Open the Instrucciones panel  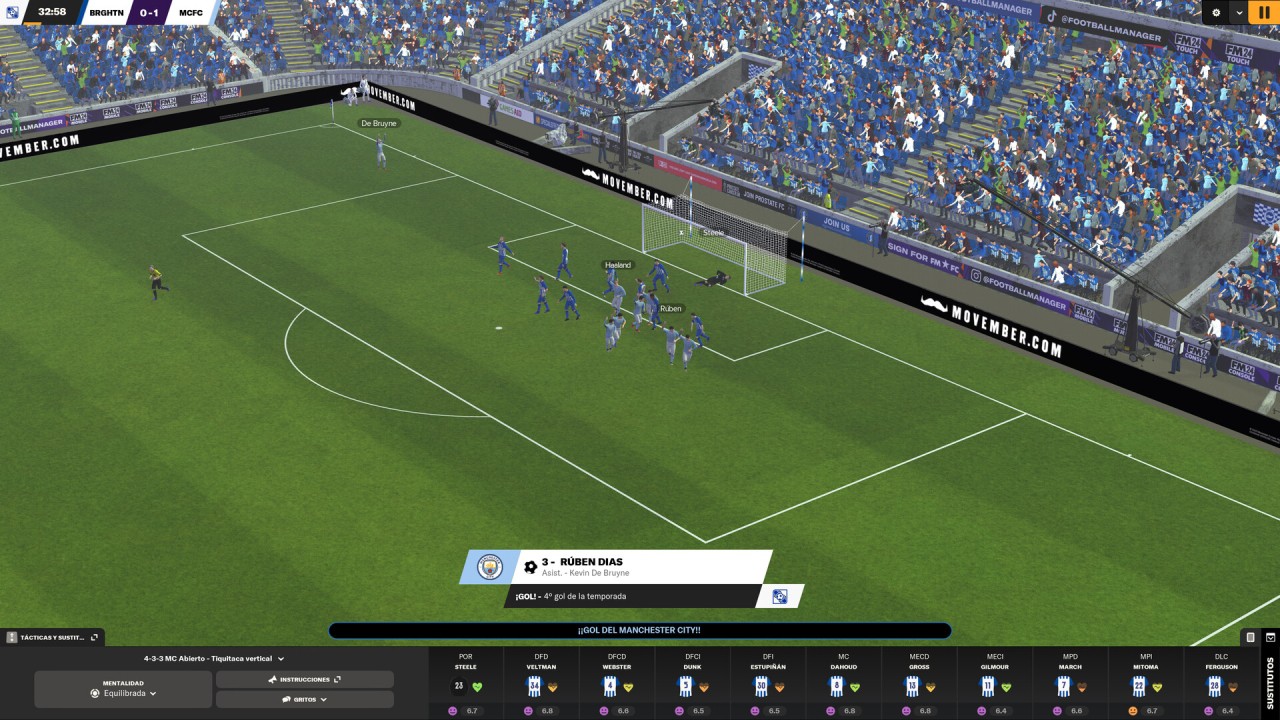pyautogui.click(x=304, y=679)
